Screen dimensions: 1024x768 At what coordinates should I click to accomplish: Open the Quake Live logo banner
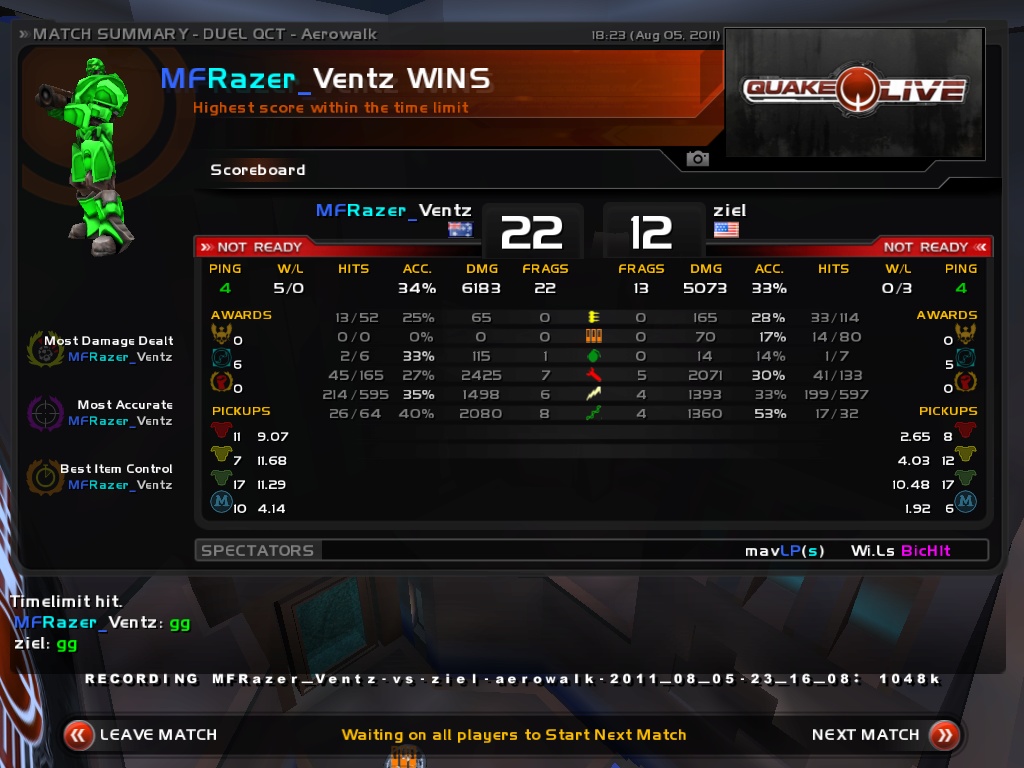pos(854,93)
